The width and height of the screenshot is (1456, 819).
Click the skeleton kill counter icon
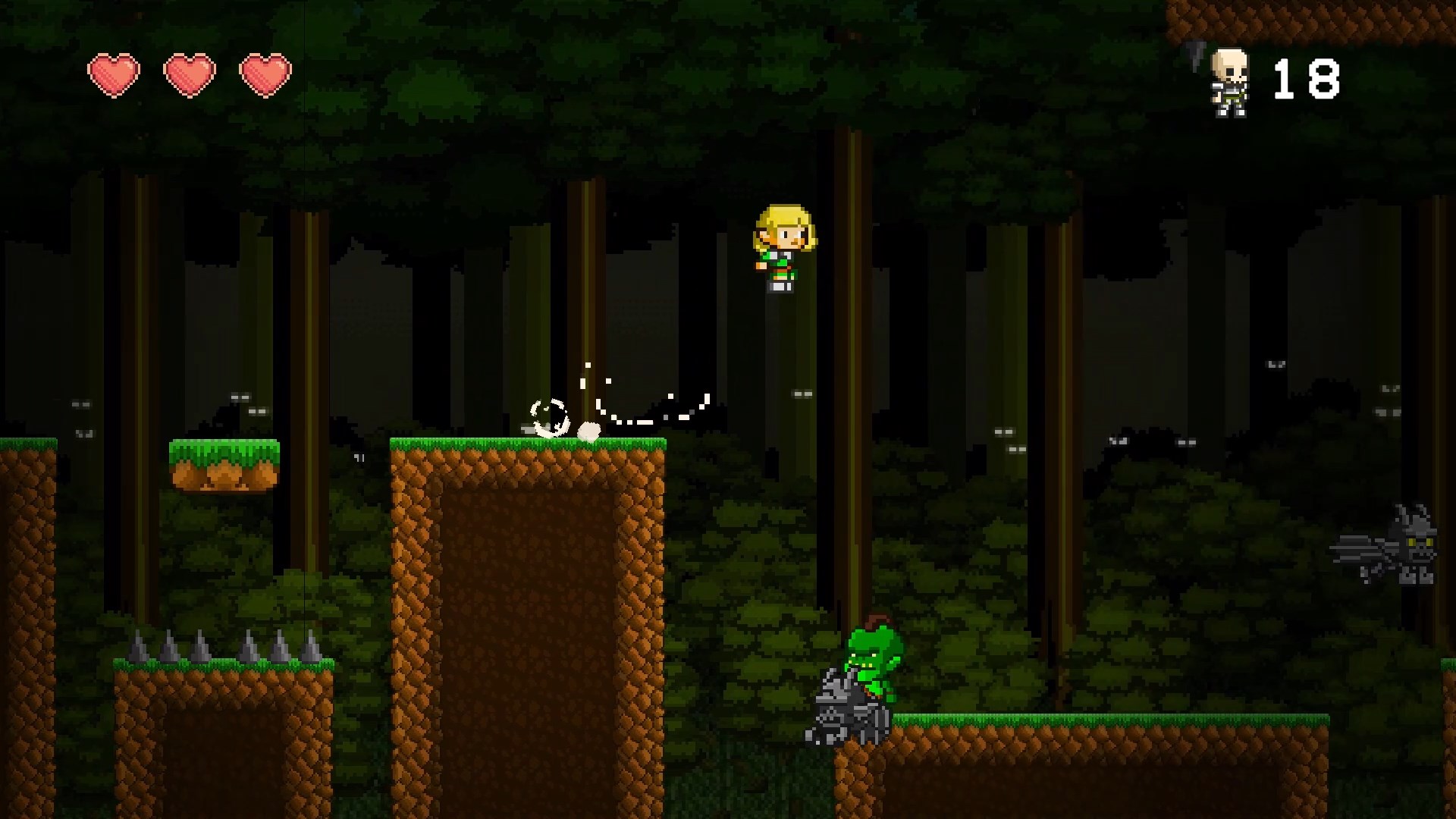[x=1230, y=80]
